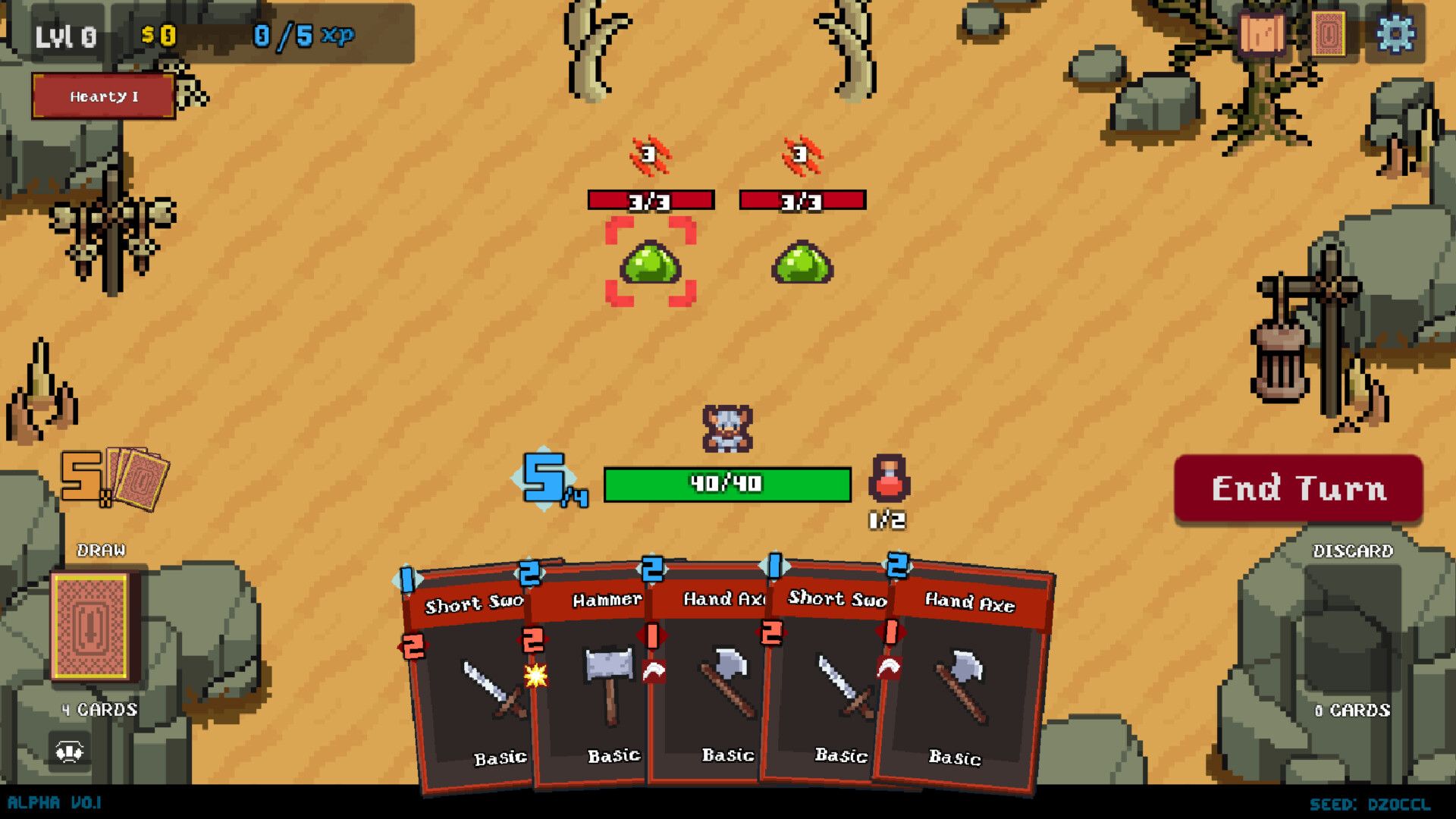Open the crafting scroll panel

point(1262,33)
